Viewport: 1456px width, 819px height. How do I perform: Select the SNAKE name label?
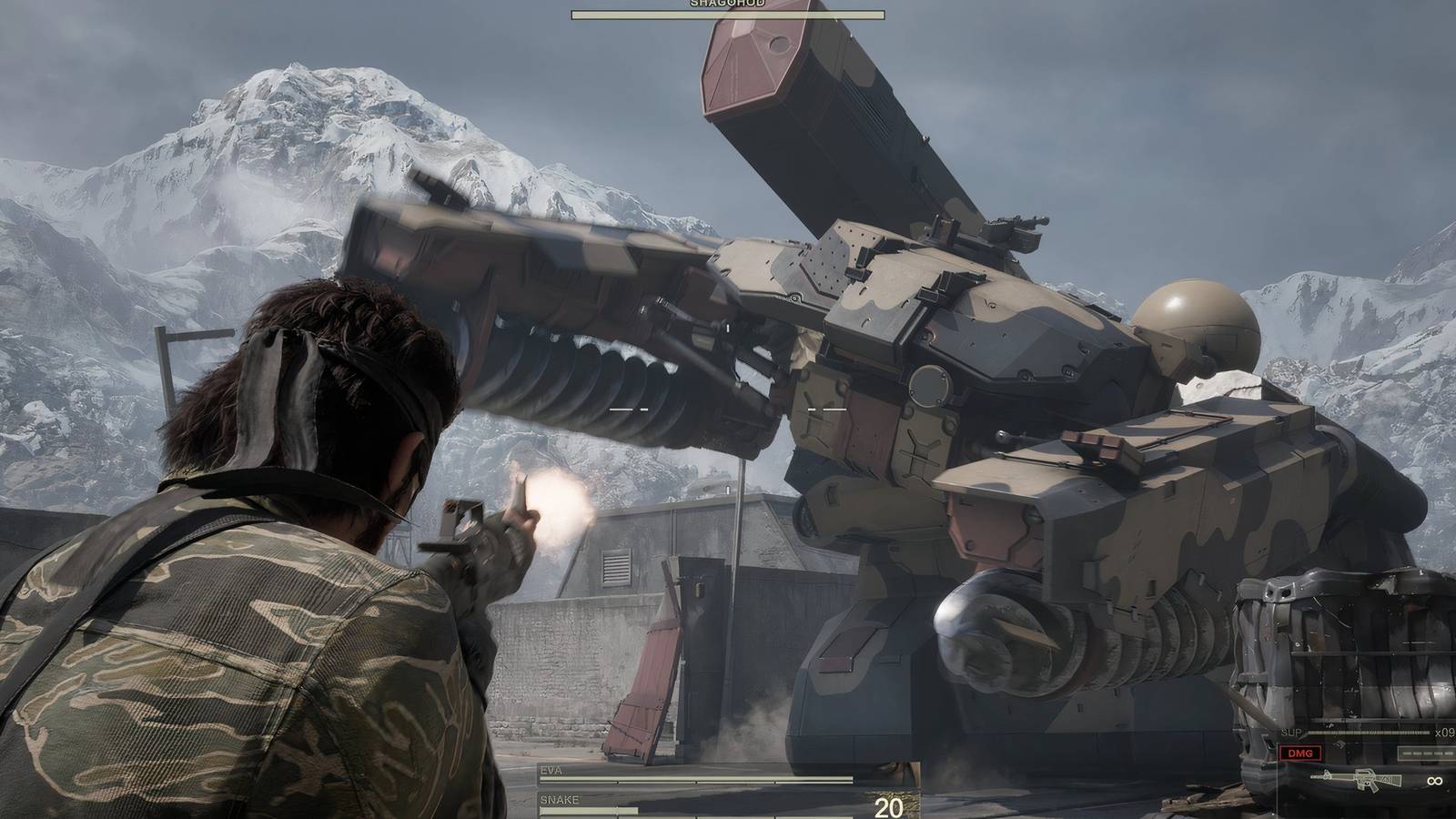[x=561, y=800]
